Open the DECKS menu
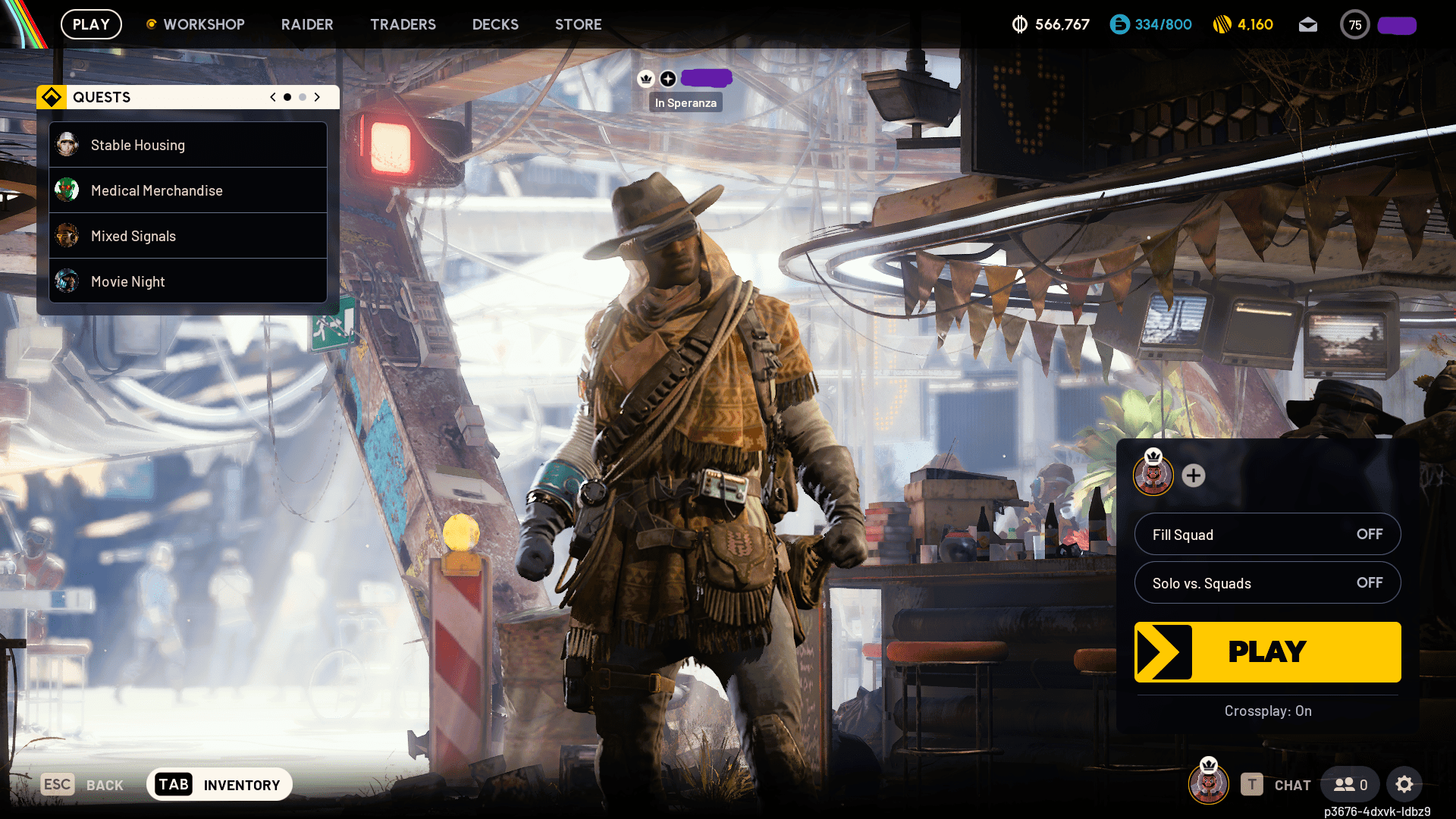The width and height of the screenshot is (1456, 819). click(495, 24)
